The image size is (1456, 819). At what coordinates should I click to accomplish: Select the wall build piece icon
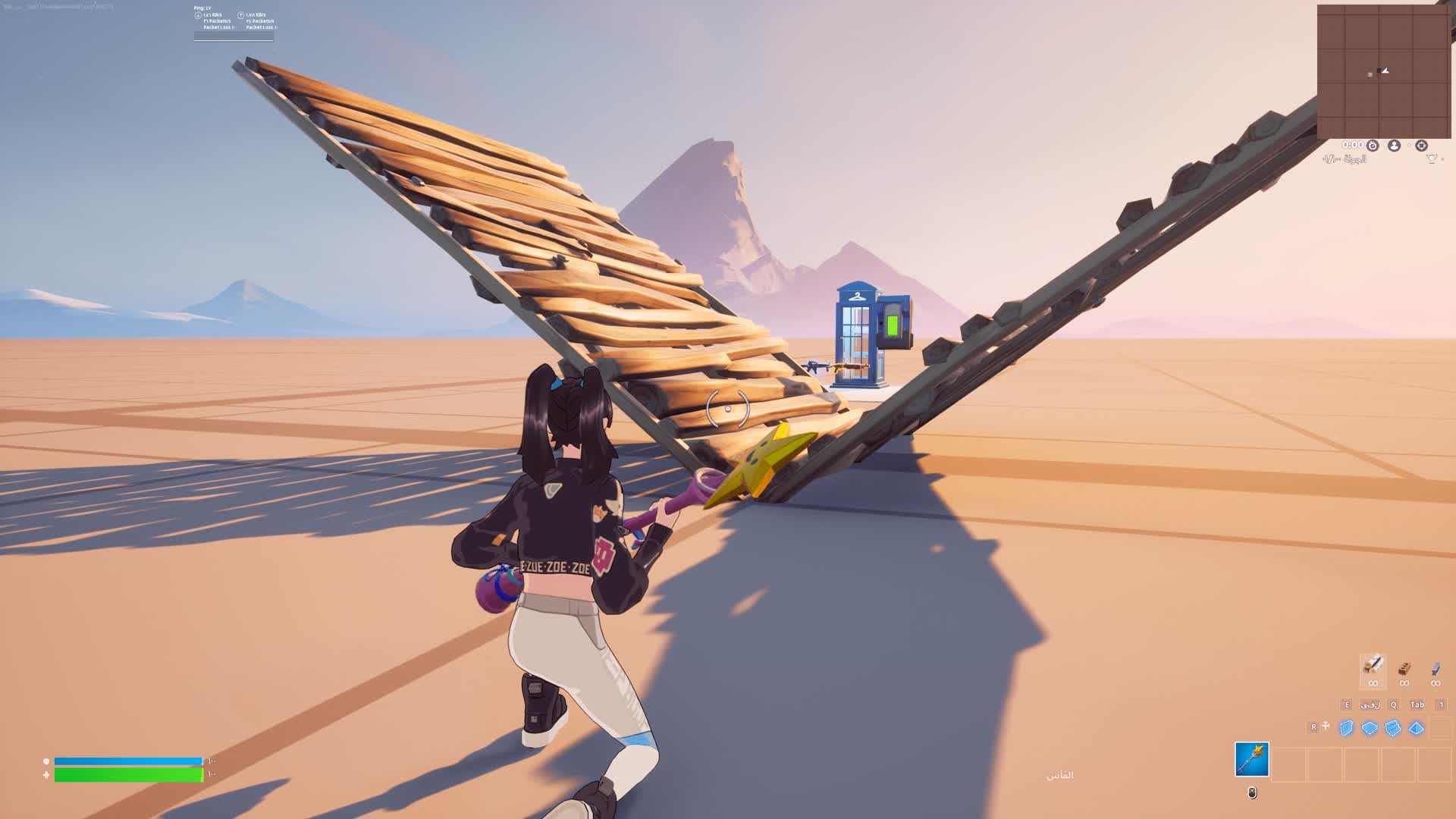(x=1347, y=729)
